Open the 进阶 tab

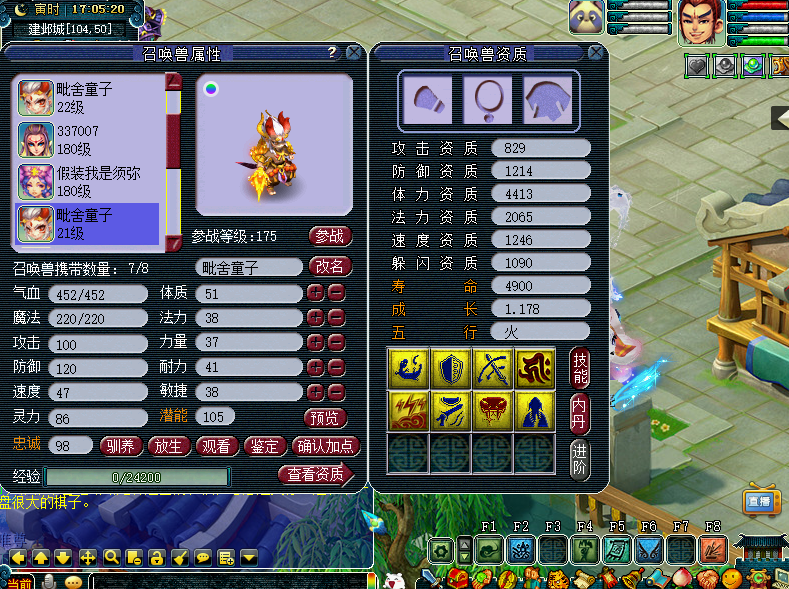(580, 459)
